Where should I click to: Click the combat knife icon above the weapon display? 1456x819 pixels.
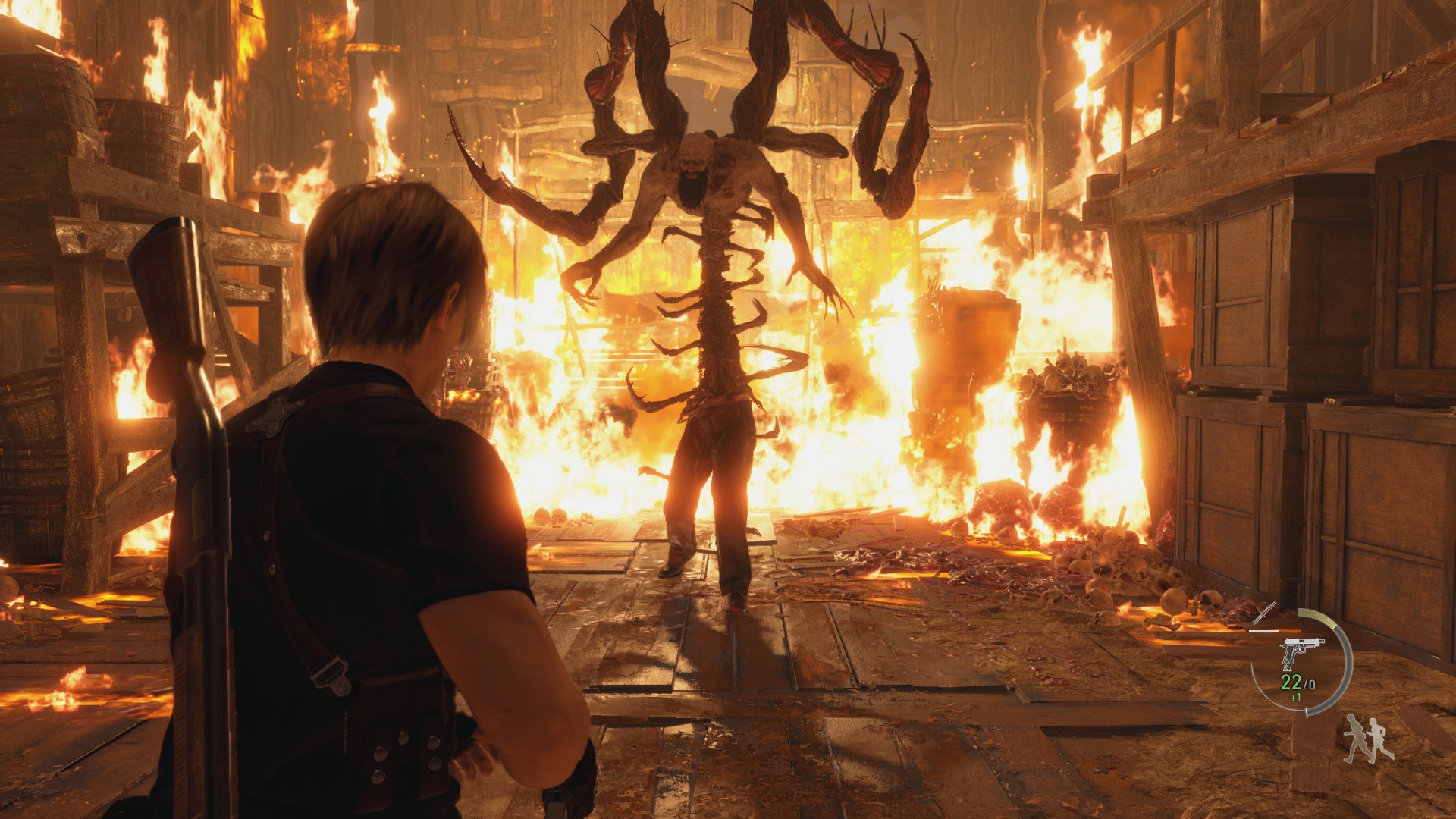pyautogui.click(x=1264, y=613)
